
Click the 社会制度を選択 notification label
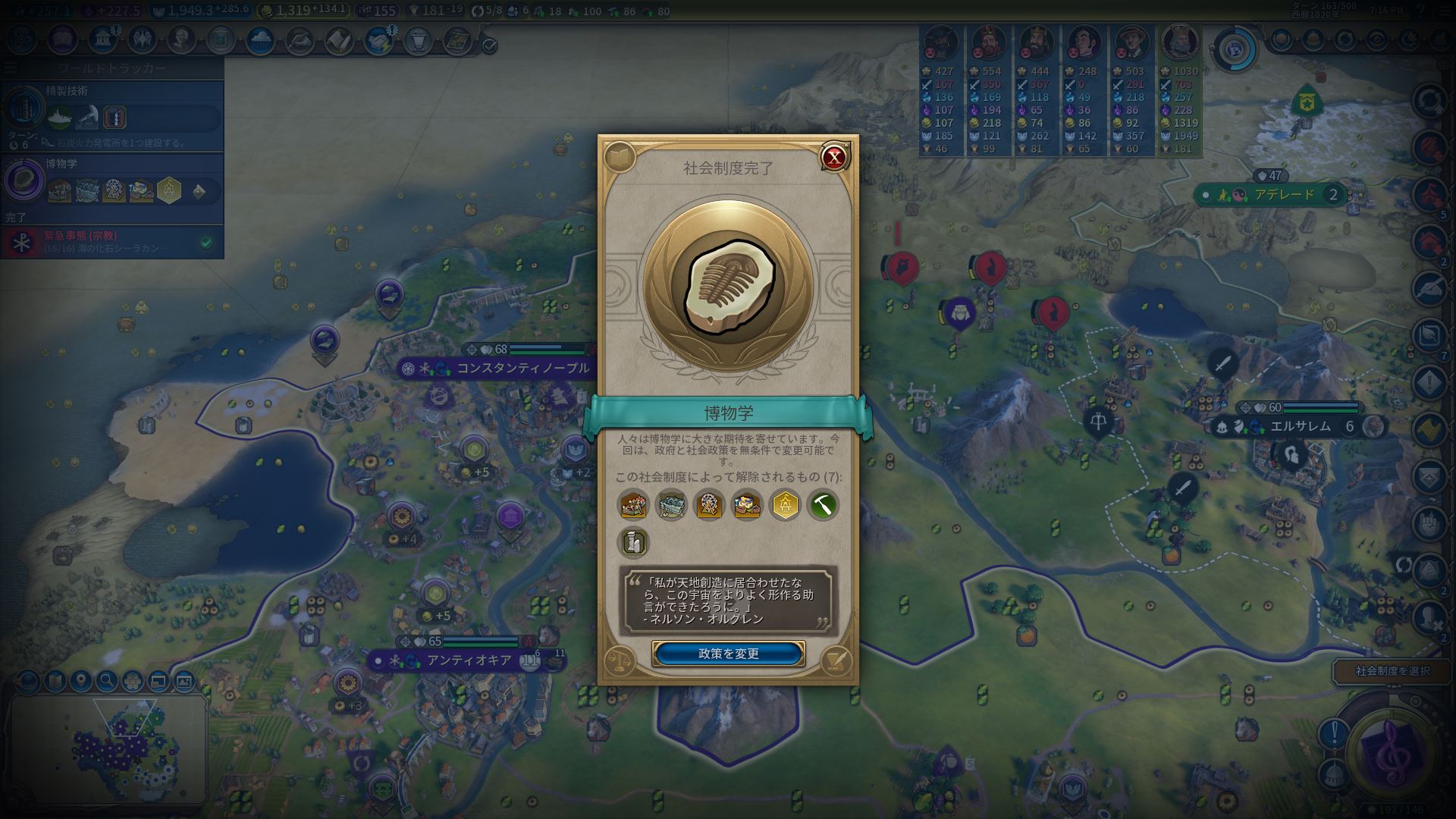tap(1392, 671)
